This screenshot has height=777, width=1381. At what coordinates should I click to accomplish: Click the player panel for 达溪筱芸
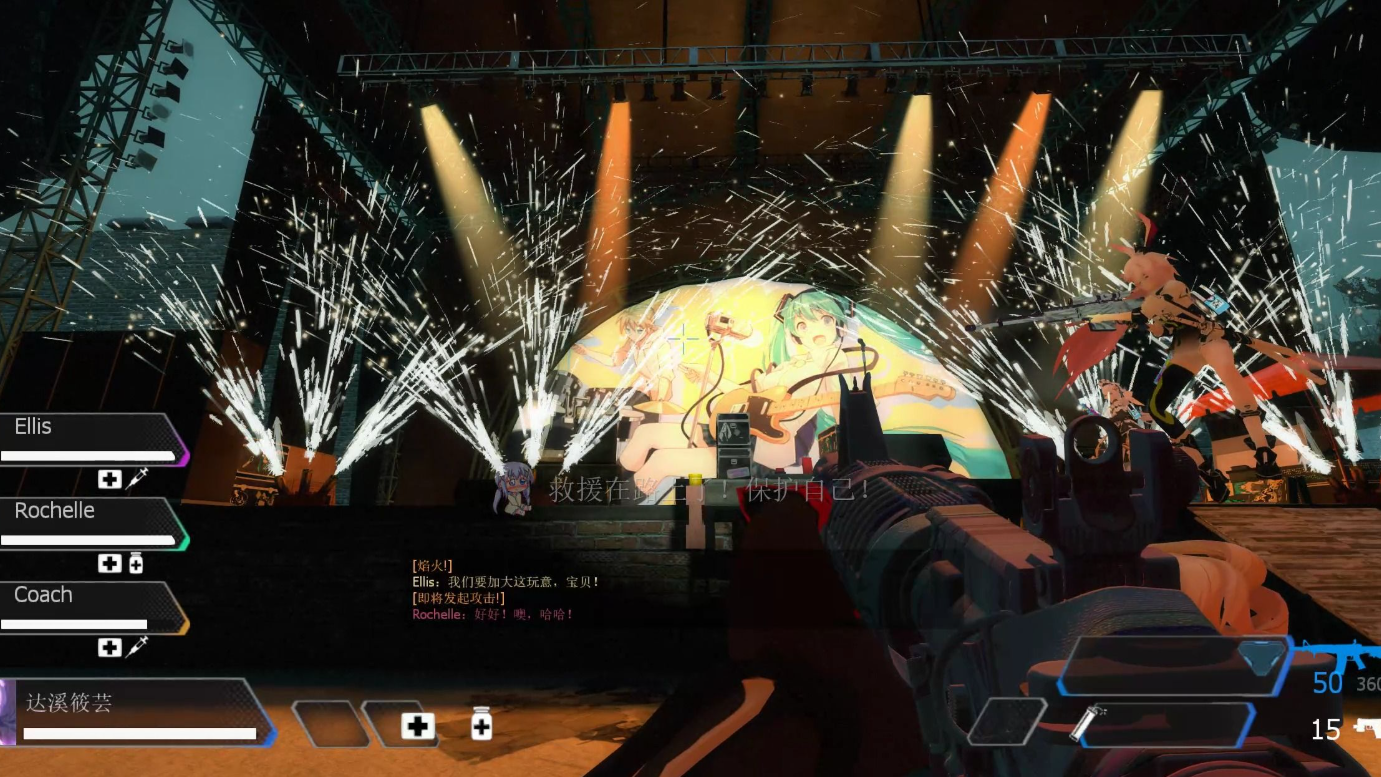[x=140, y=712]
